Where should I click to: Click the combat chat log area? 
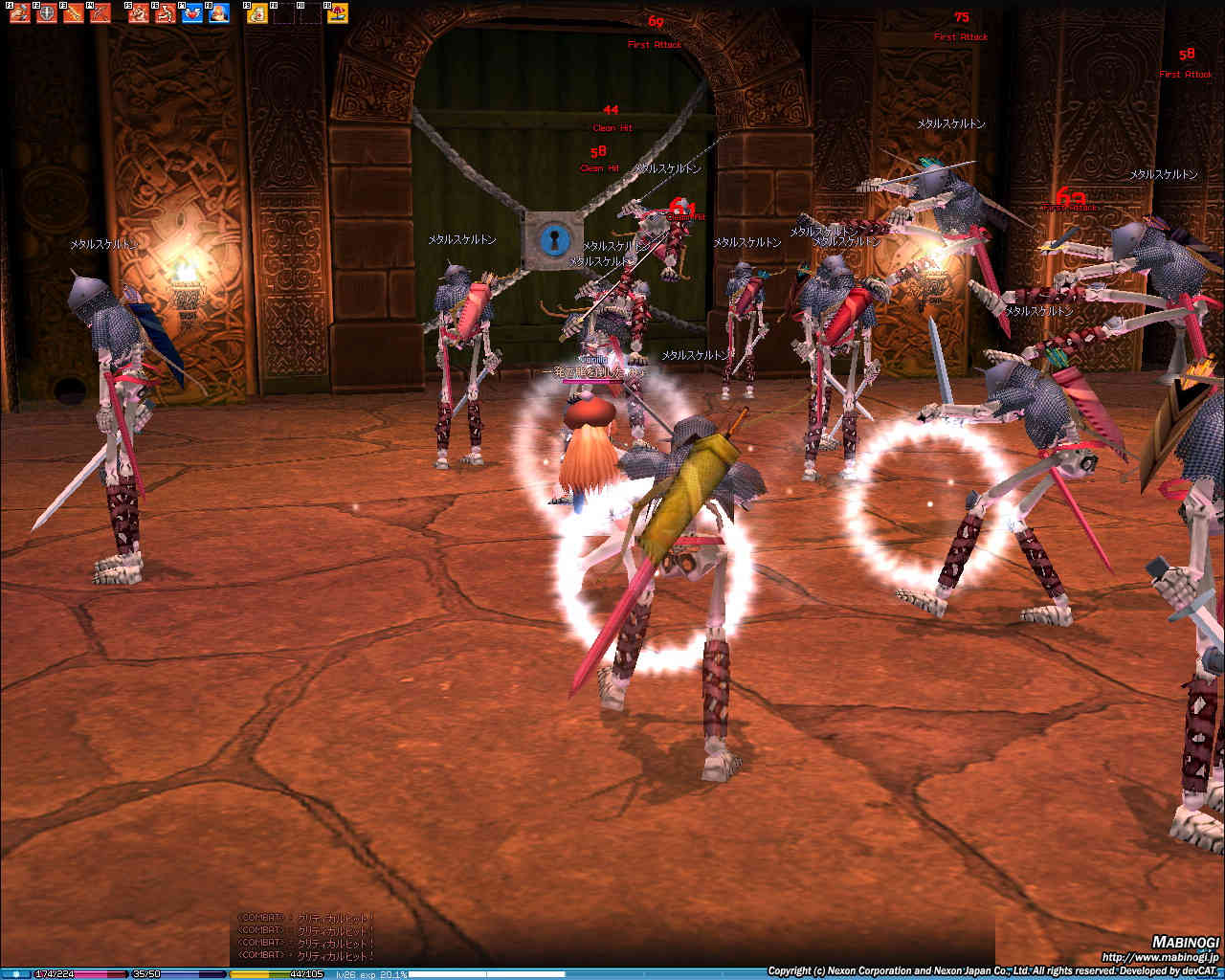point(306,936)
